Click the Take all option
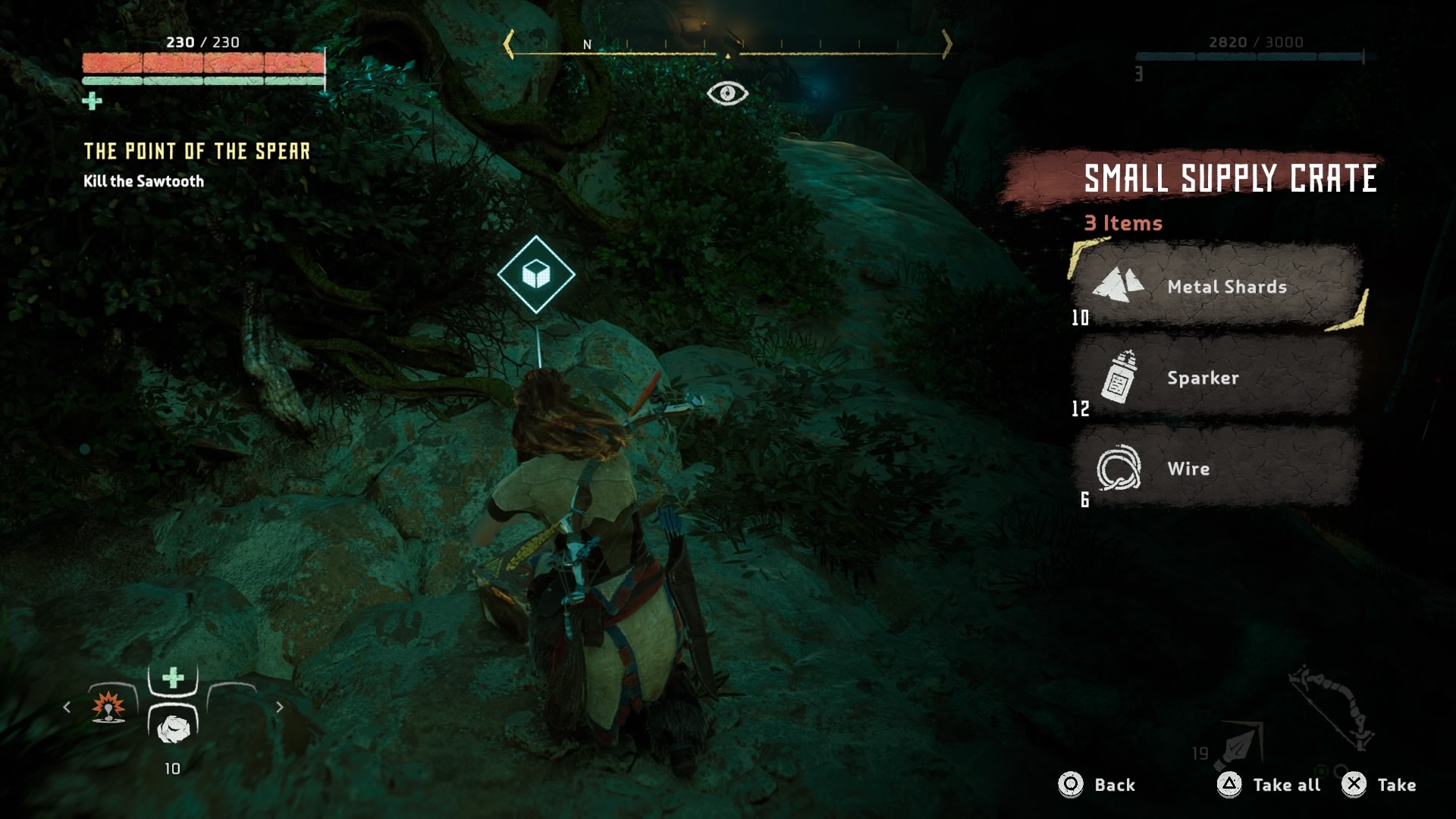 (x=1269, y=785)
